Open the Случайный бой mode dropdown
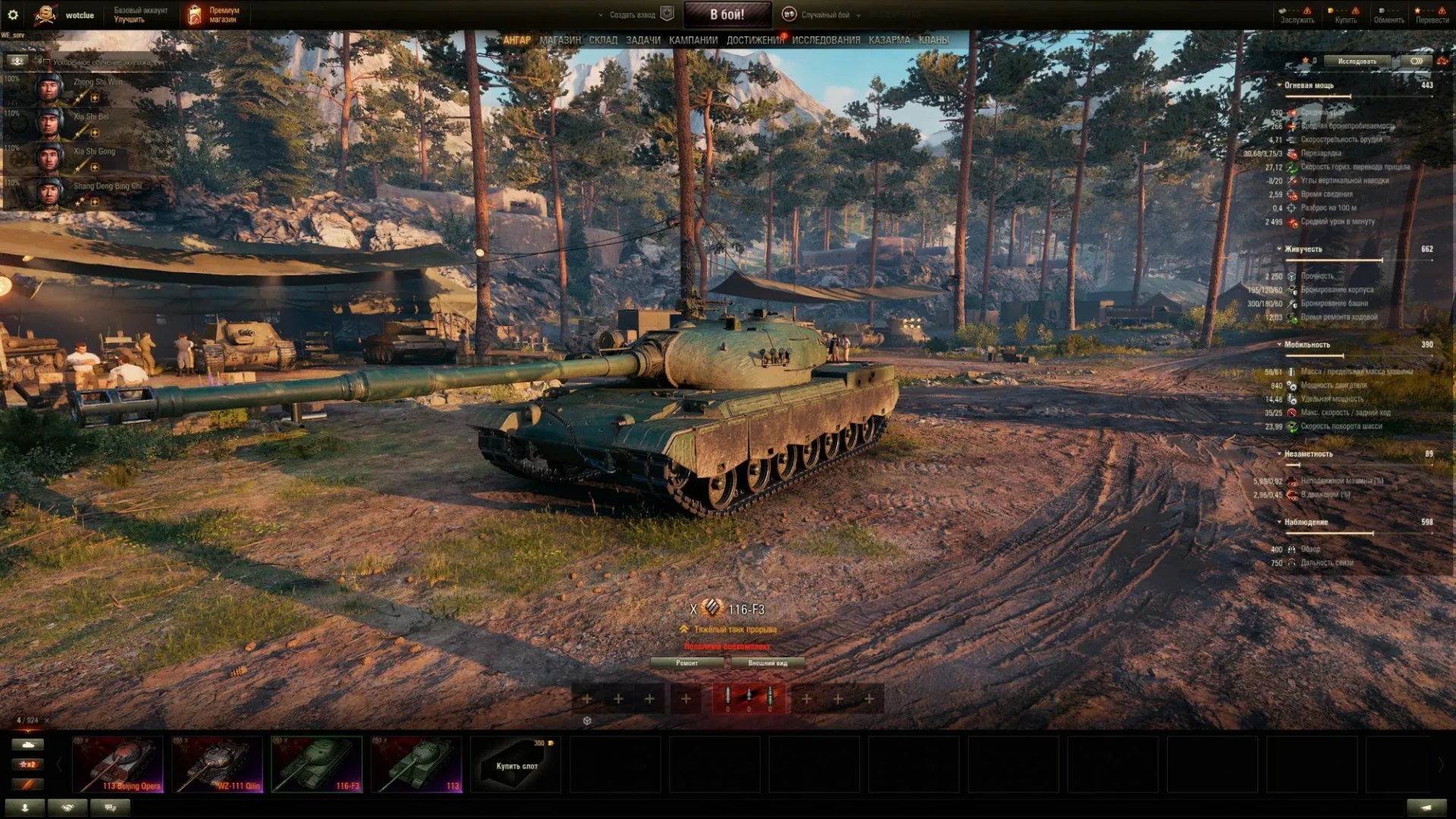The height and width of the screenshot is (819, 1456). coord(825,14)
